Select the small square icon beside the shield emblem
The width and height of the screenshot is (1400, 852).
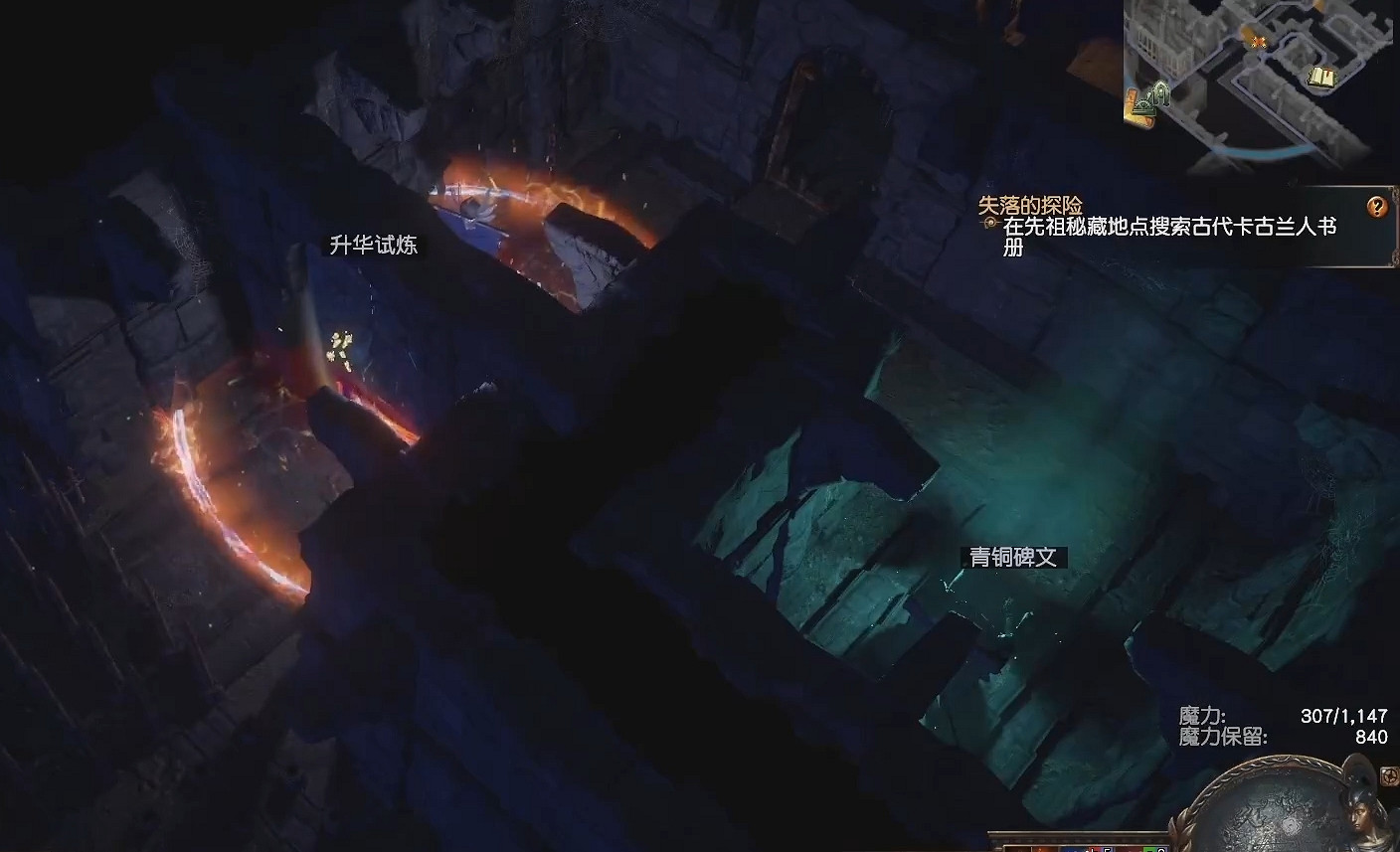coord(1389,776)
